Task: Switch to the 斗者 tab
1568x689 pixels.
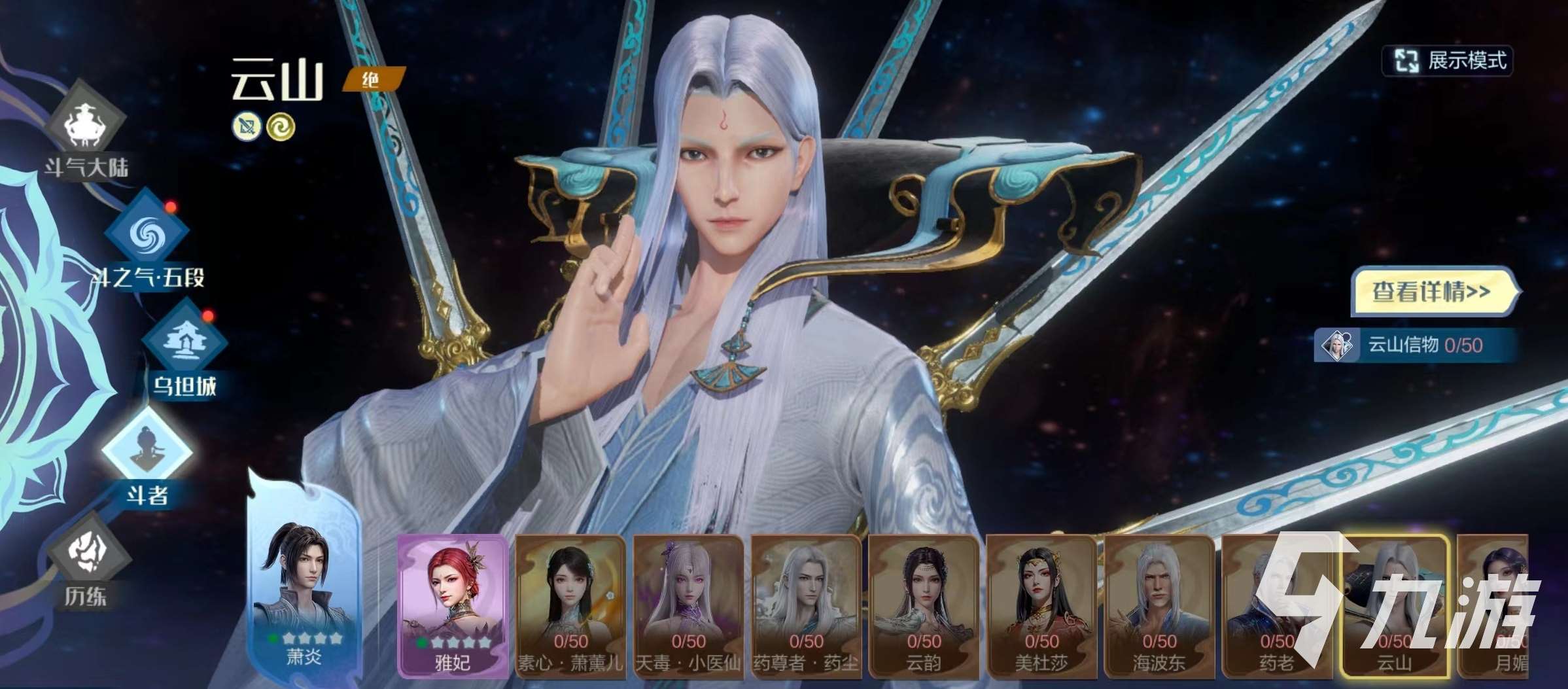Action: point(148,458)
